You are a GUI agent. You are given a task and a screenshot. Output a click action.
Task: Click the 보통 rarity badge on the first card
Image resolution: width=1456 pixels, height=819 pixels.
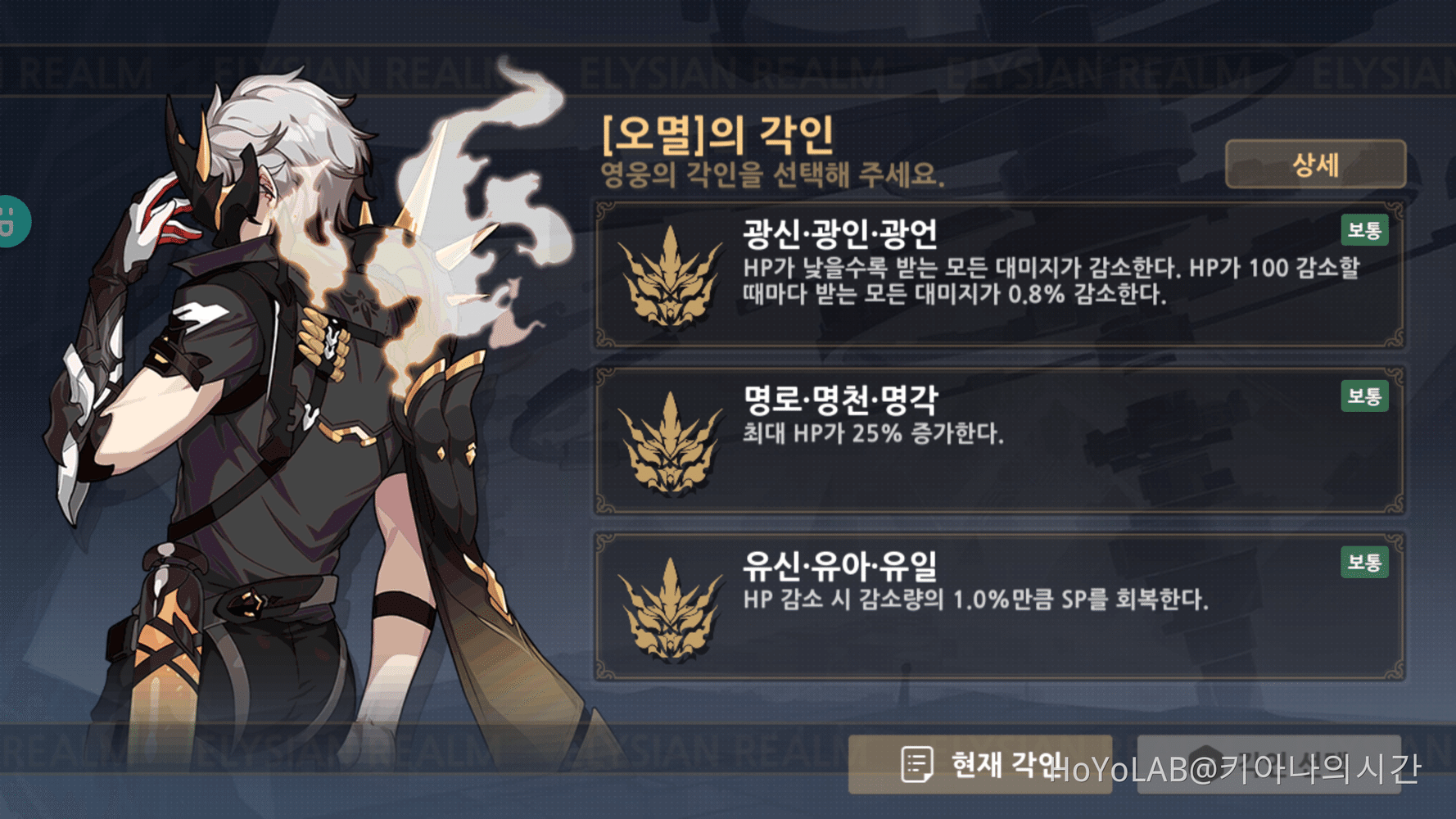coord(1364,231)
